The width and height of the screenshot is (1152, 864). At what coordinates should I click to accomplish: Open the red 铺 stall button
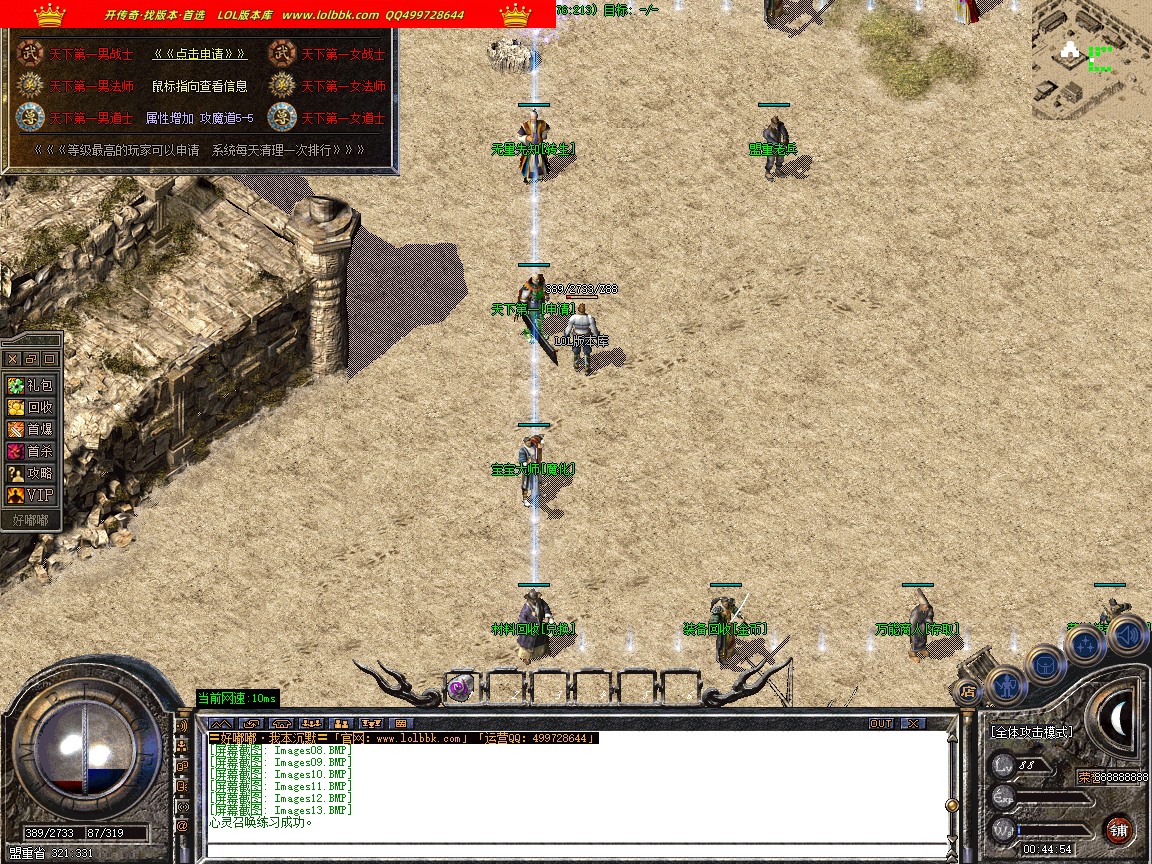[1118, 829]
